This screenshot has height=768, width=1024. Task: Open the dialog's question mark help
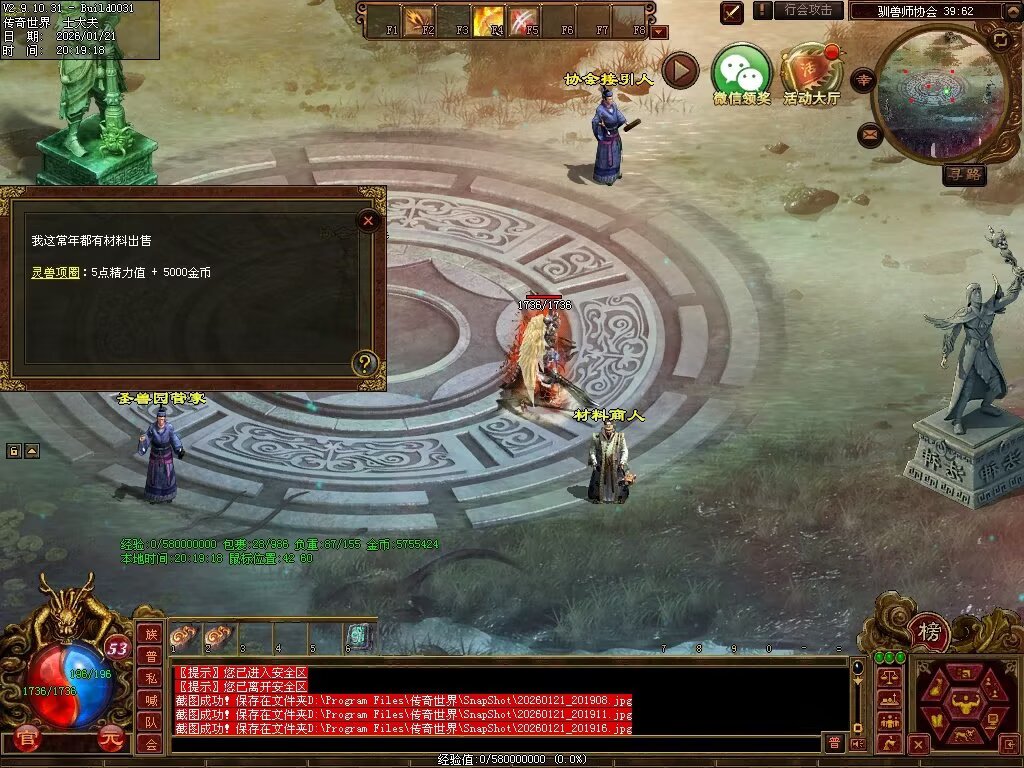pos(365,363)
